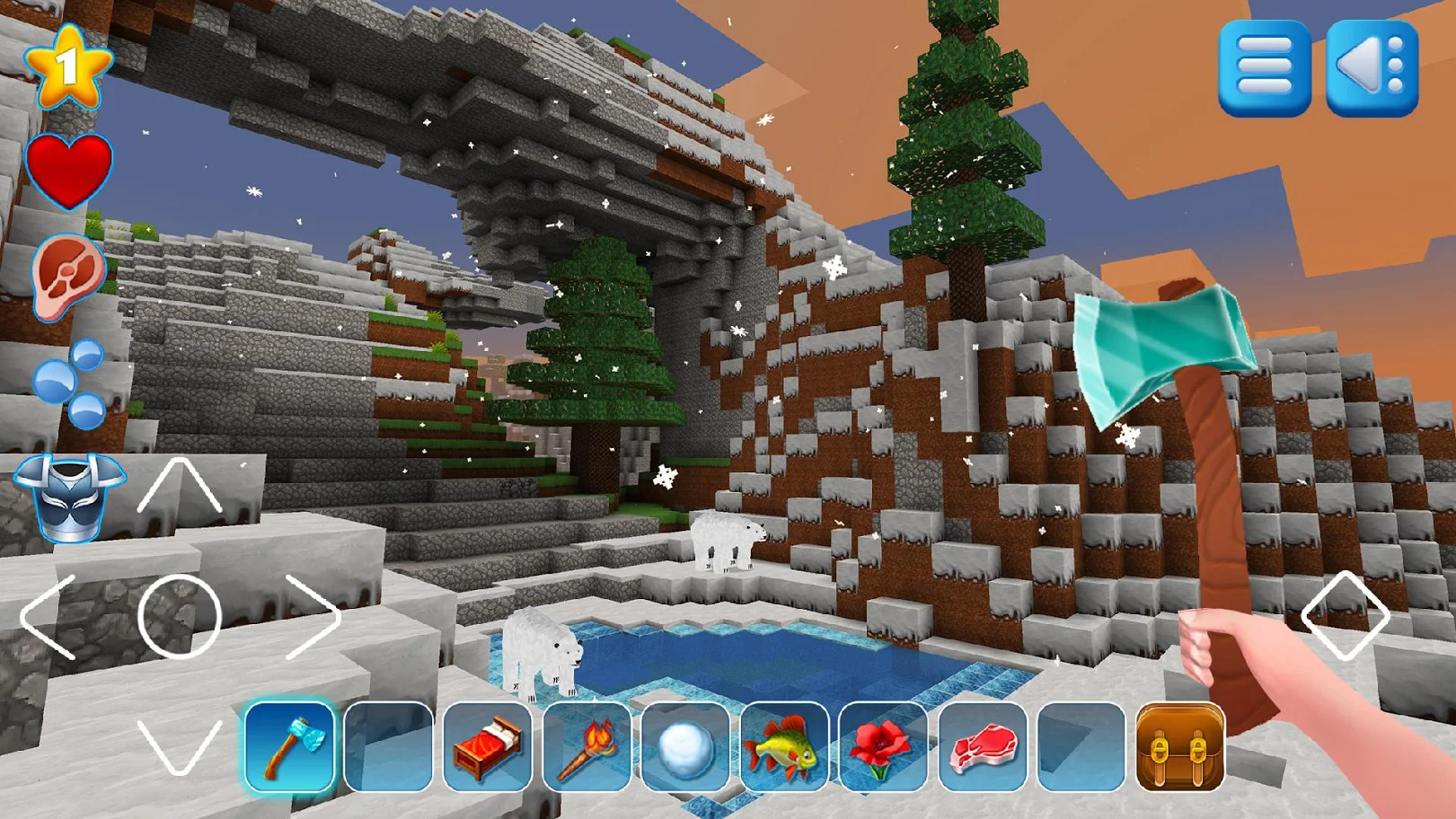
Task: Open the backpack inventory
Action: point(1180,746)
